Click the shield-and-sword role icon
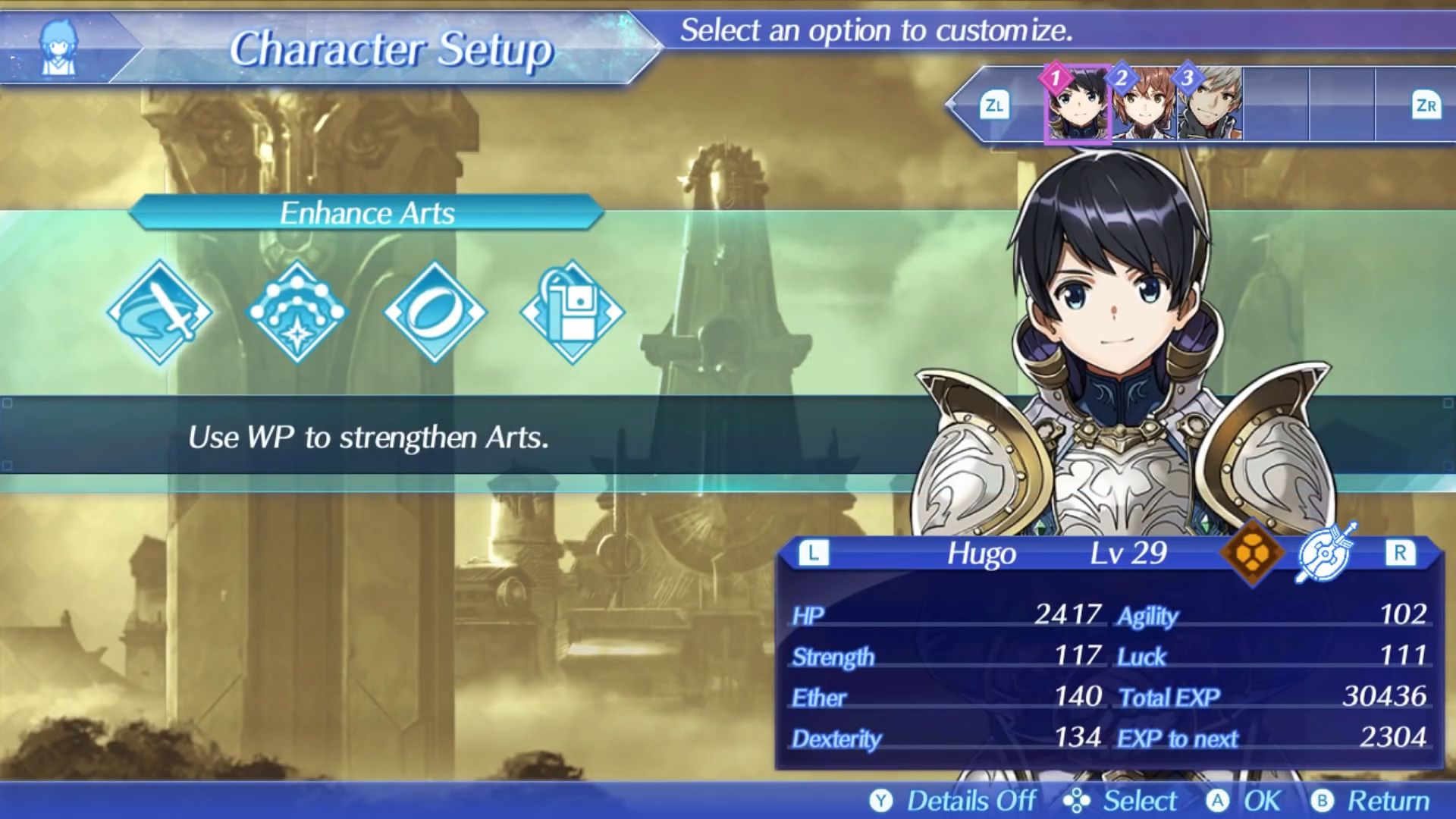 tap(1326, 553)
